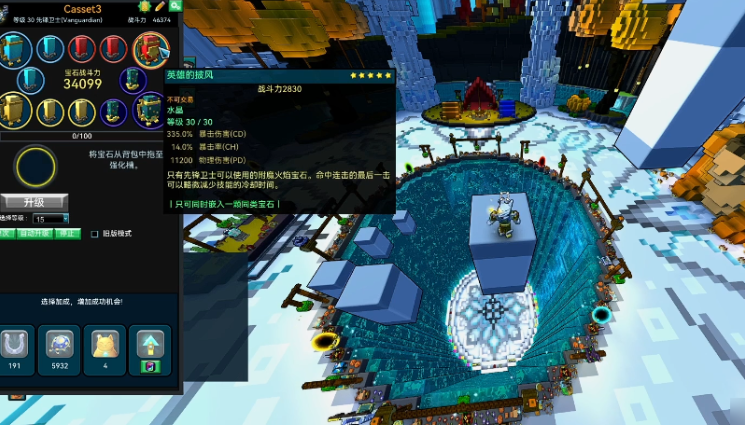Click the 升级 upgrade button

click(34, 201)
